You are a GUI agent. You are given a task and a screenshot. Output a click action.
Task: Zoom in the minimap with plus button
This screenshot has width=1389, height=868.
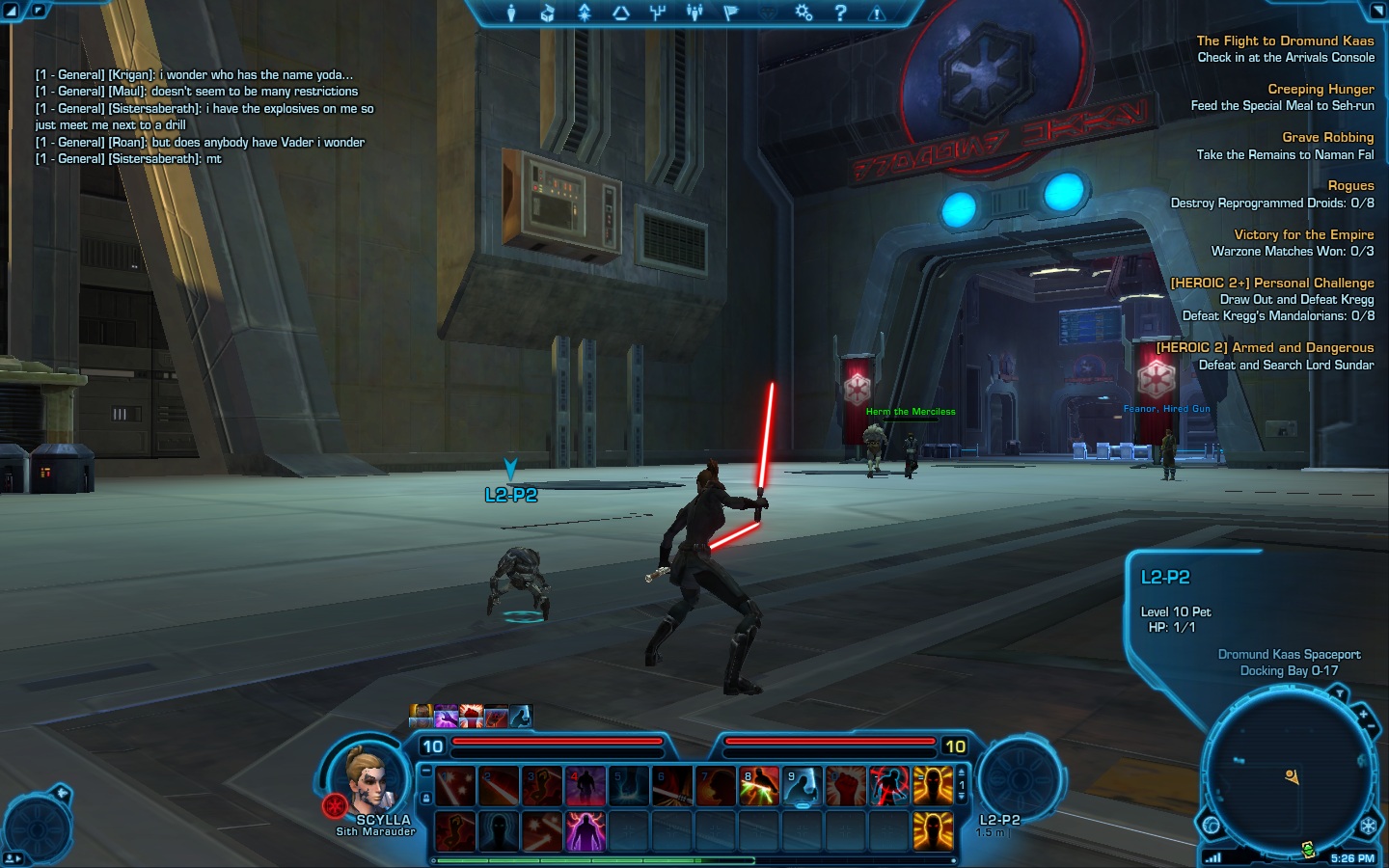click(1363, 716)
